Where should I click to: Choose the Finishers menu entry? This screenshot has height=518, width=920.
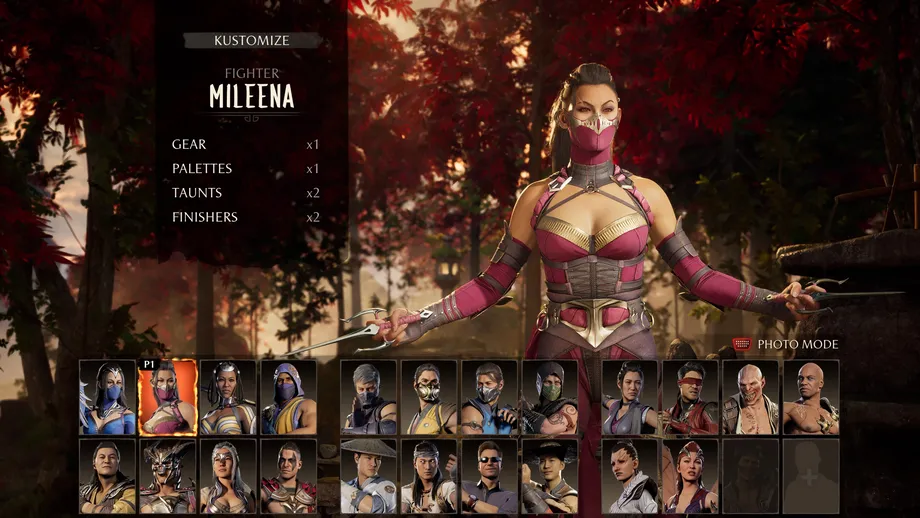[x=205, y=217]
